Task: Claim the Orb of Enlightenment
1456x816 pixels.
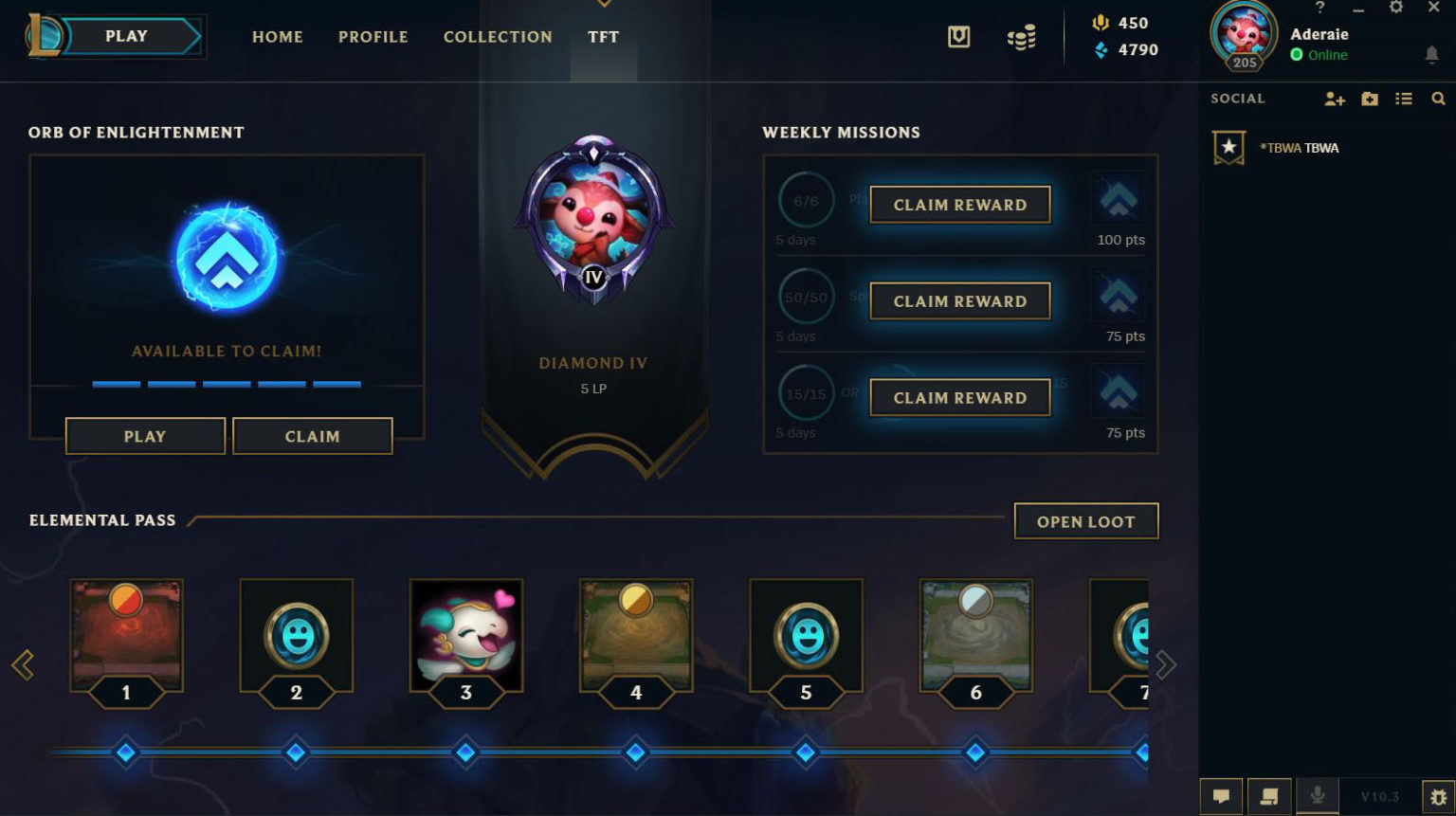Action: [x=312, y=436]
